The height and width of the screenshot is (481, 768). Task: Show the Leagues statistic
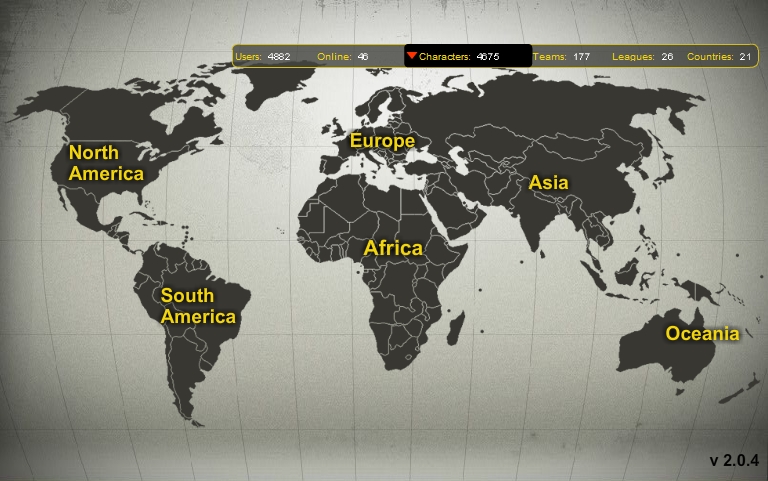(x=641, y=57)
